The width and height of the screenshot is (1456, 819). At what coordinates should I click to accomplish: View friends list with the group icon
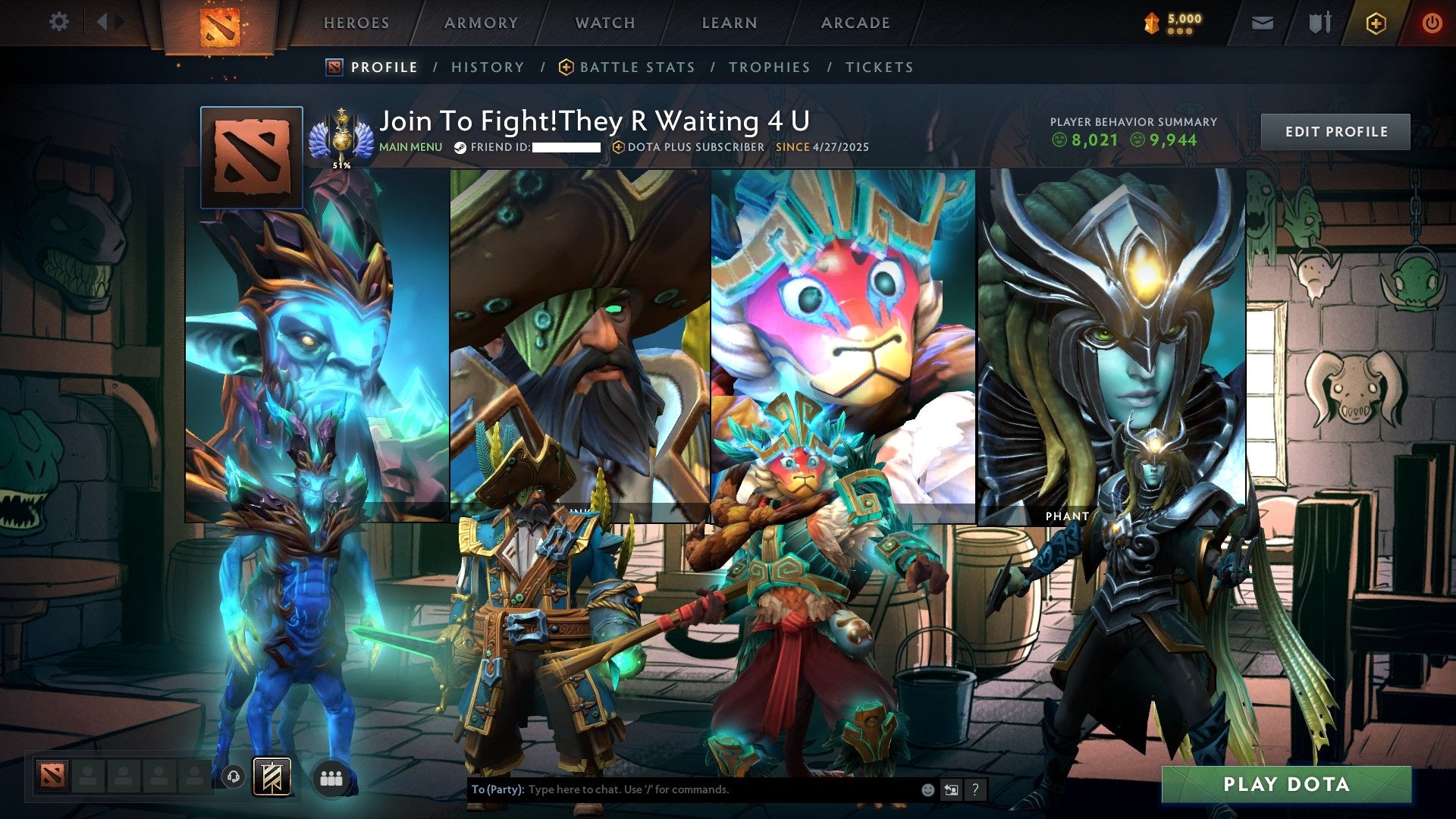(x=331, y=777)
